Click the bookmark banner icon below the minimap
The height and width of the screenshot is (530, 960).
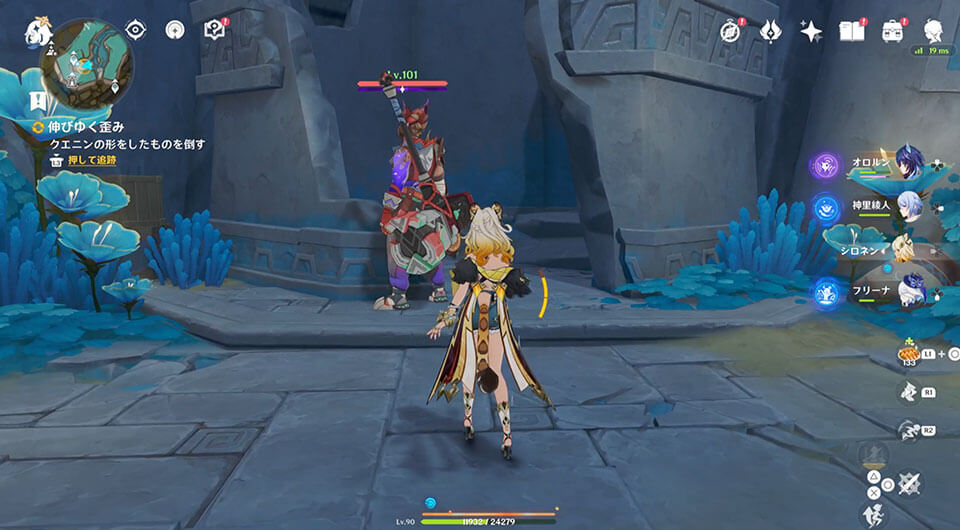pyautogui.click(x=38, y=101)
